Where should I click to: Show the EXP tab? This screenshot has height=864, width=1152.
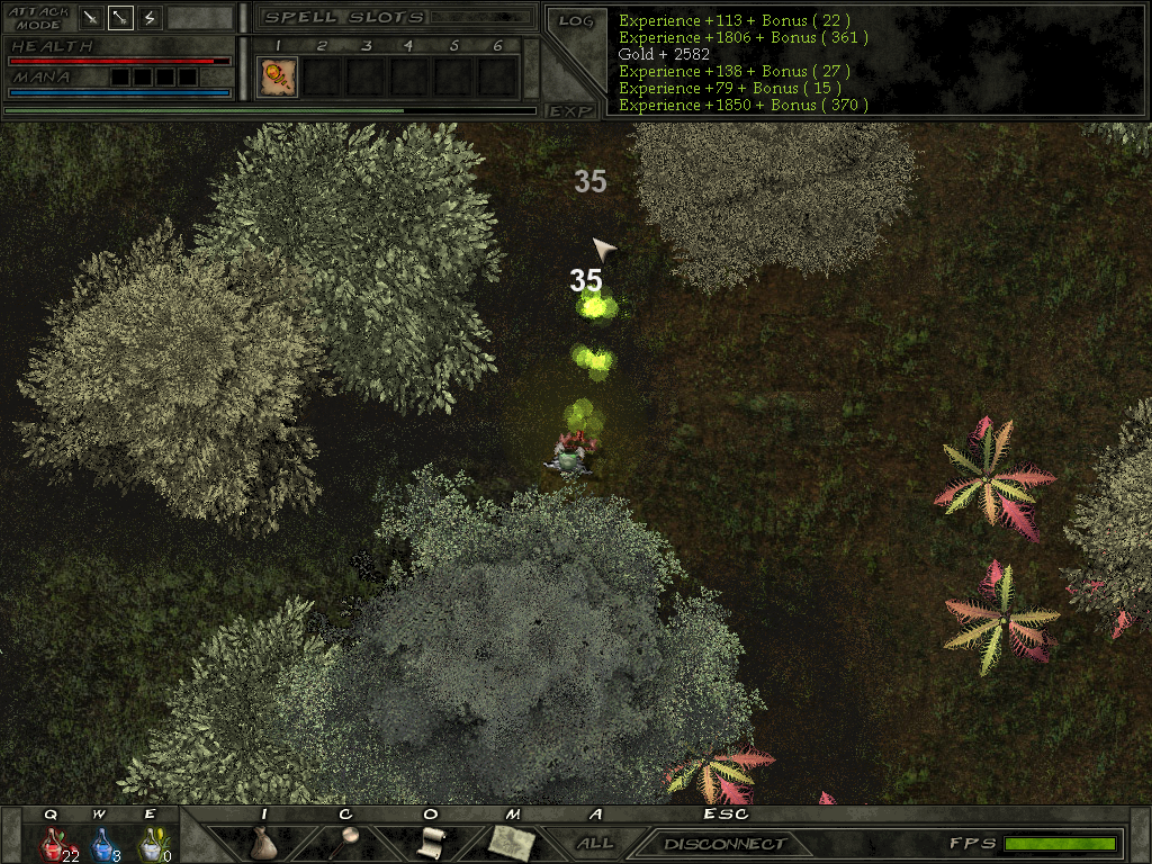pyautogui.click(x=572, y=111)
